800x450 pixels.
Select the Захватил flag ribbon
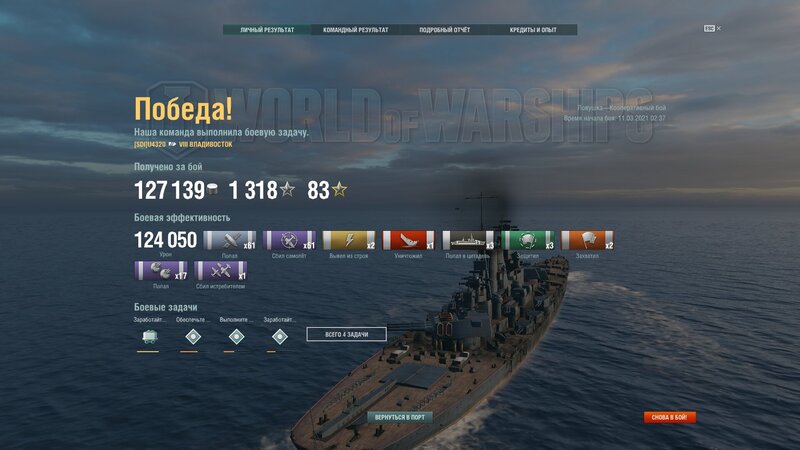[587, 240]
